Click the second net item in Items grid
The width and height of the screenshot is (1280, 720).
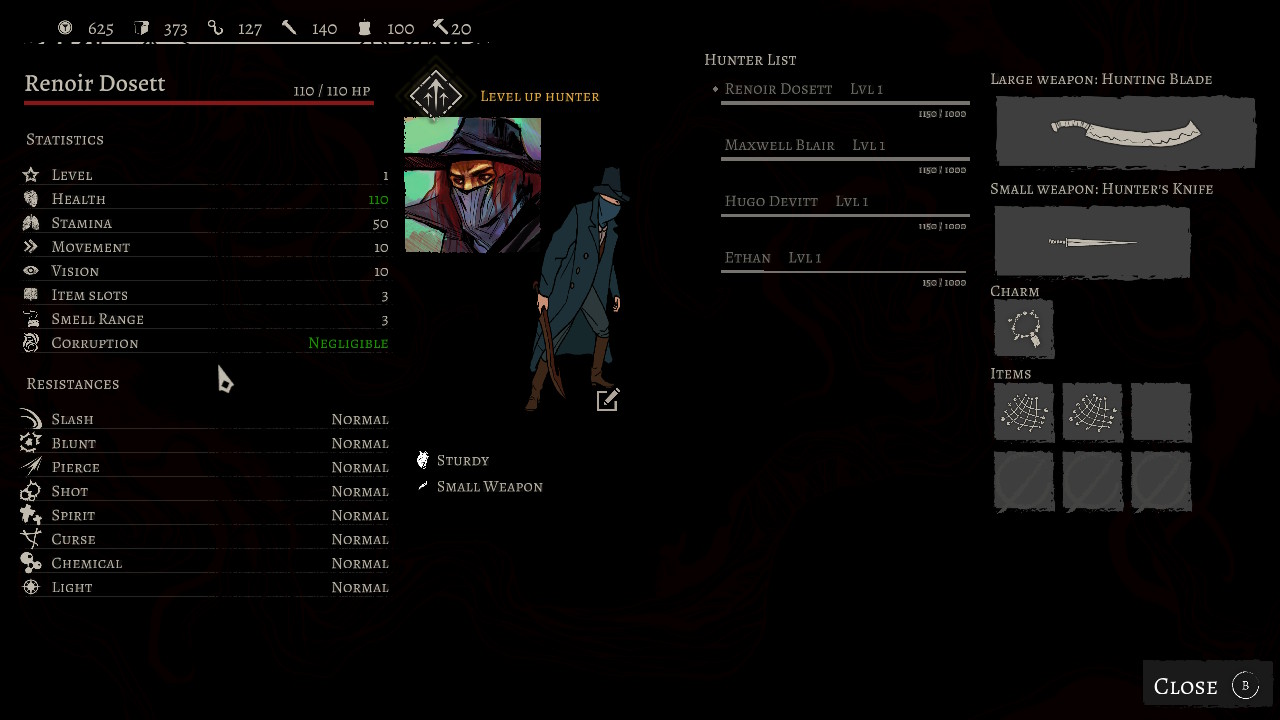[x=1091, y=412]
